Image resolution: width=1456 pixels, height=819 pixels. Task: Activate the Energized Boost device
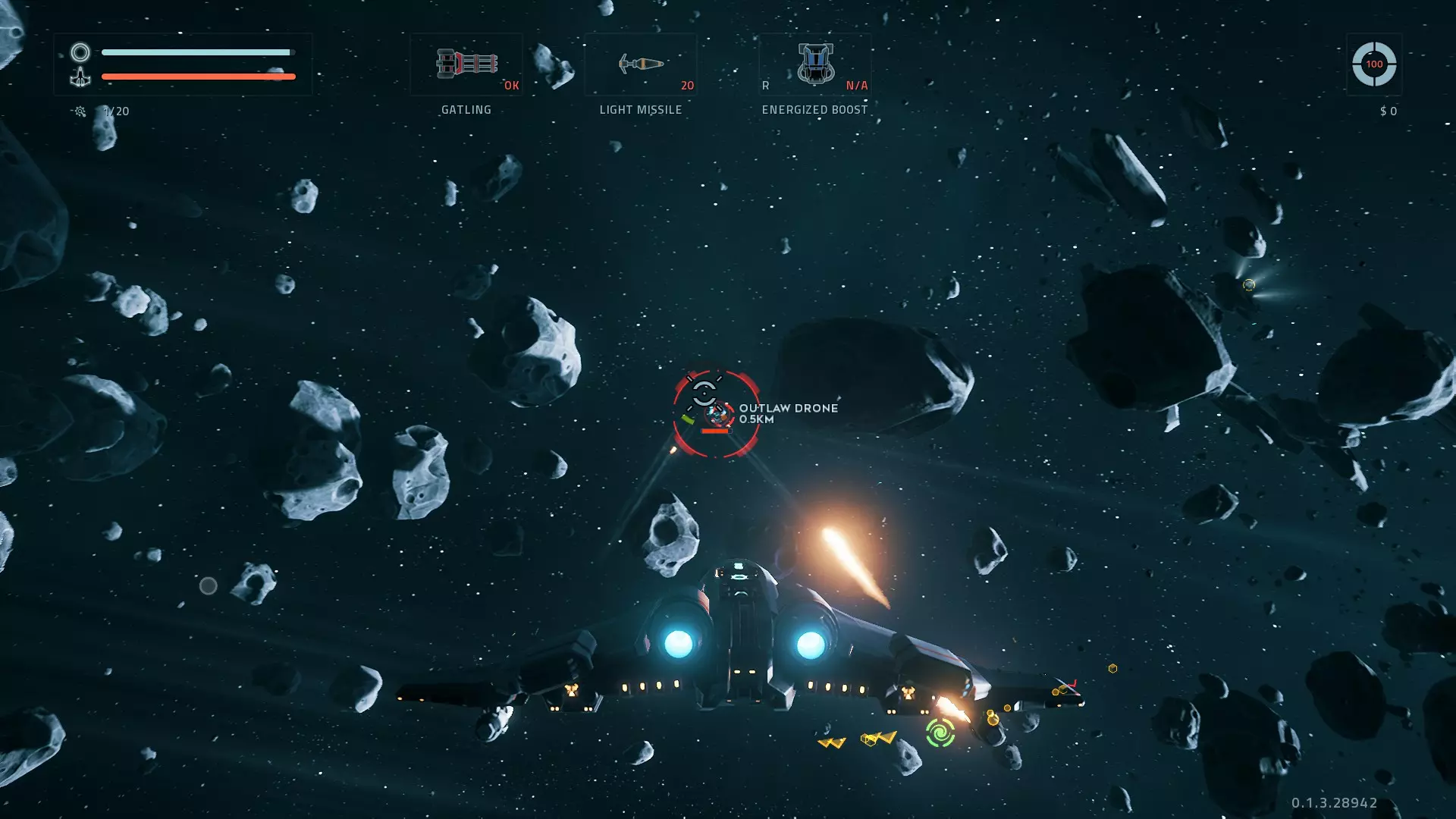pos(815,64)
